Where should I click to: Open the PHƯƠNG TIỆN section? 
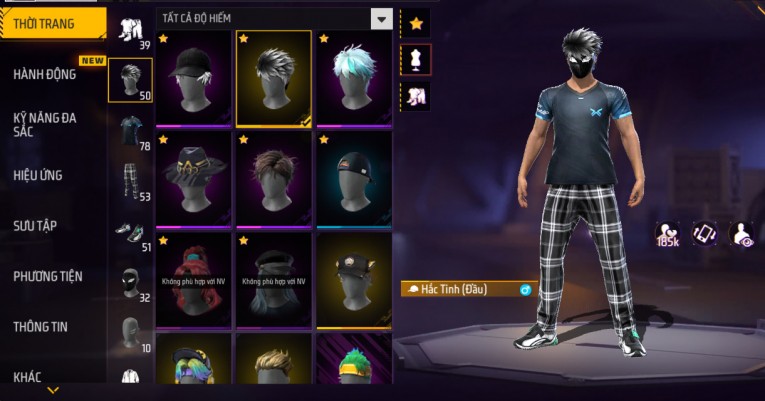click(48, 276)
